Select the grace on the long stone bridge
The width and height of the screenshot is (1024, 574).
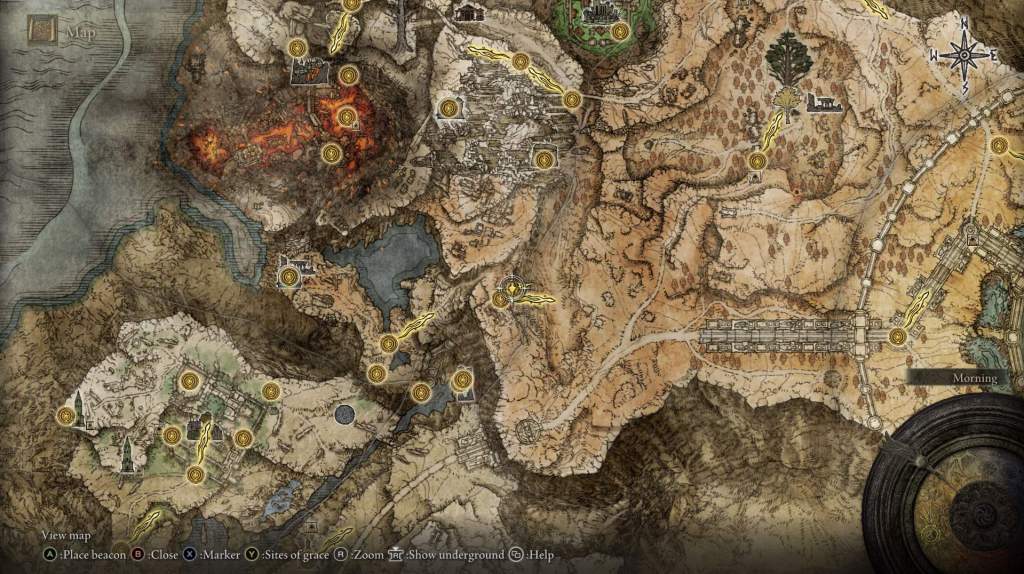898,336
